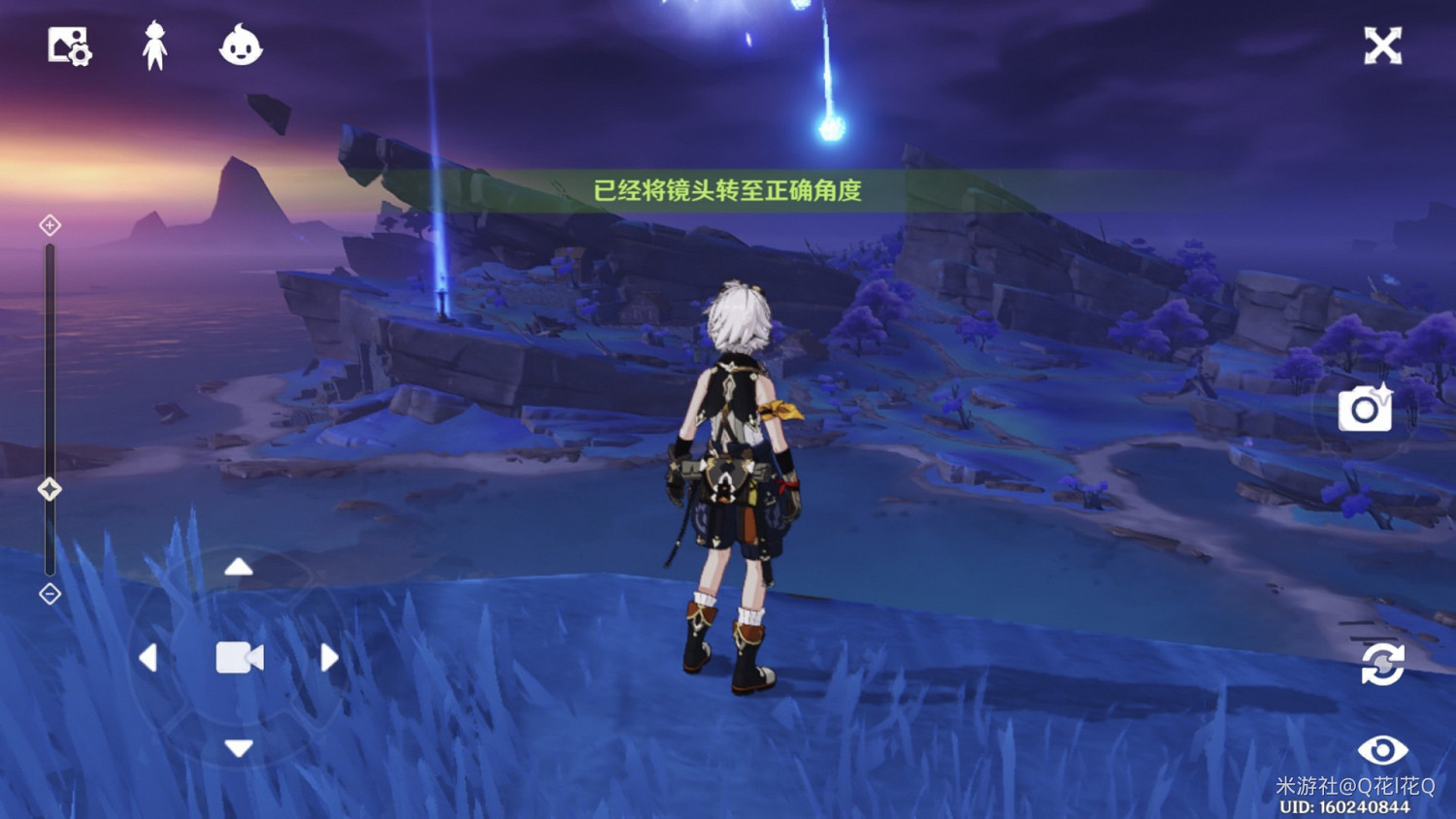Click the diamond handle on the zoom slider
The image size is (1456, 819).
[x=49, y=491]
